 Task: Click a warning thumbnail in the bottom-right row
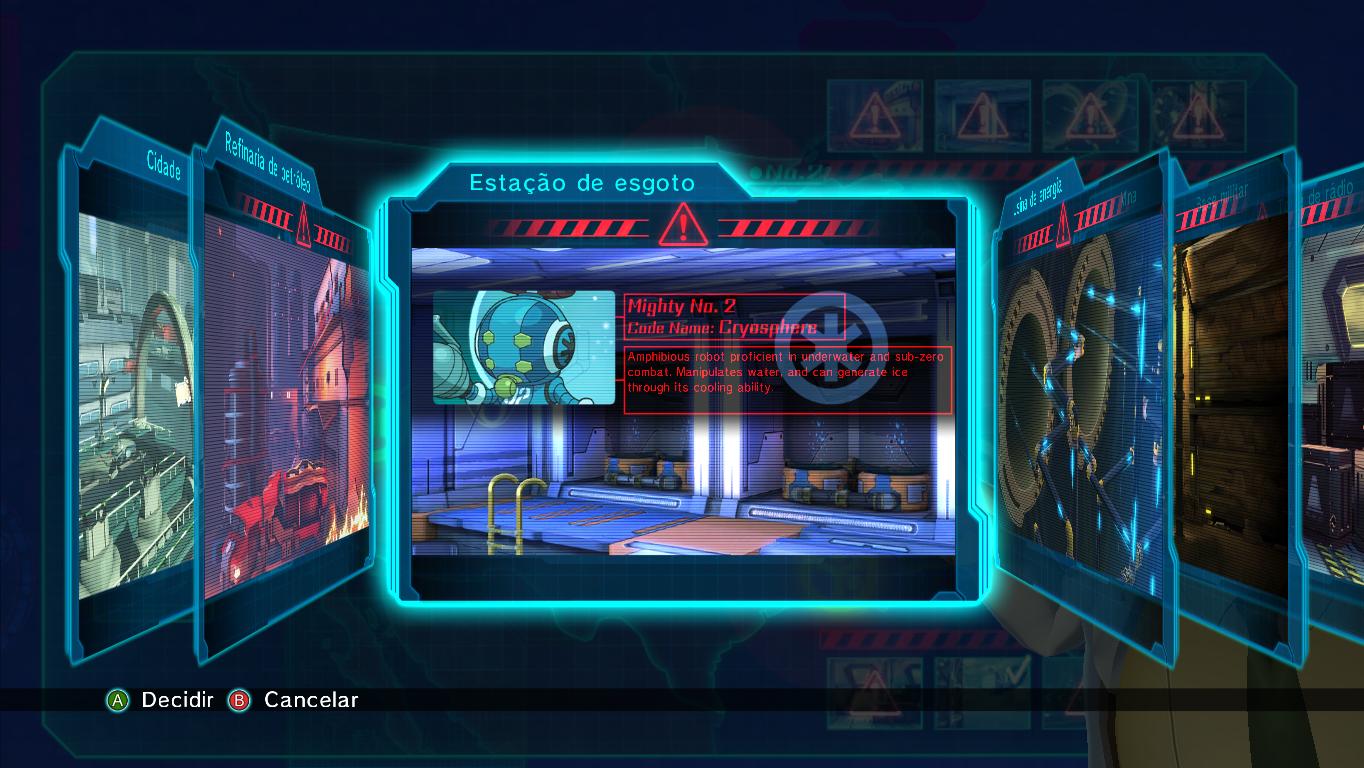click(x=875, y=692)
